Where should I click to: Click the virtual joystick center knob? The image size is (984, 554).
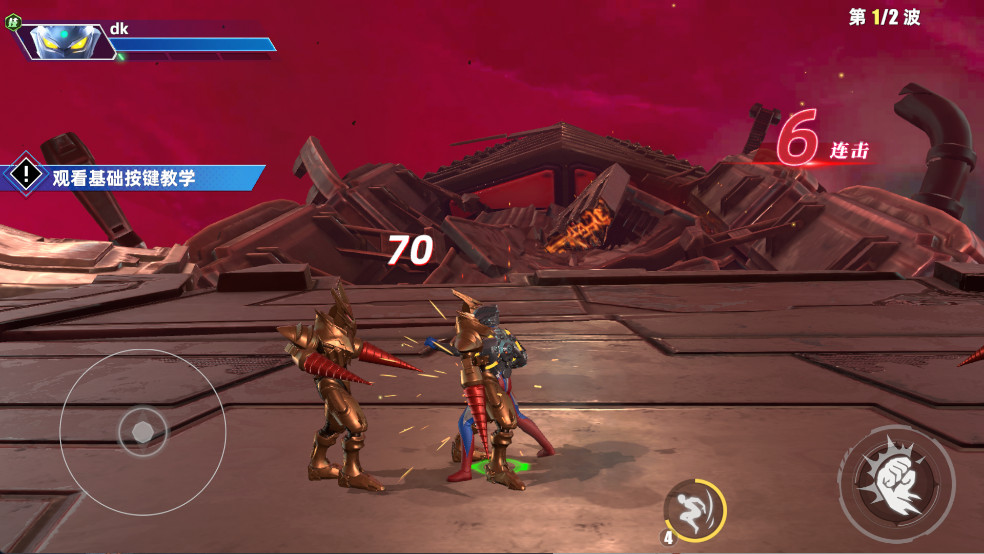[143, 432]
